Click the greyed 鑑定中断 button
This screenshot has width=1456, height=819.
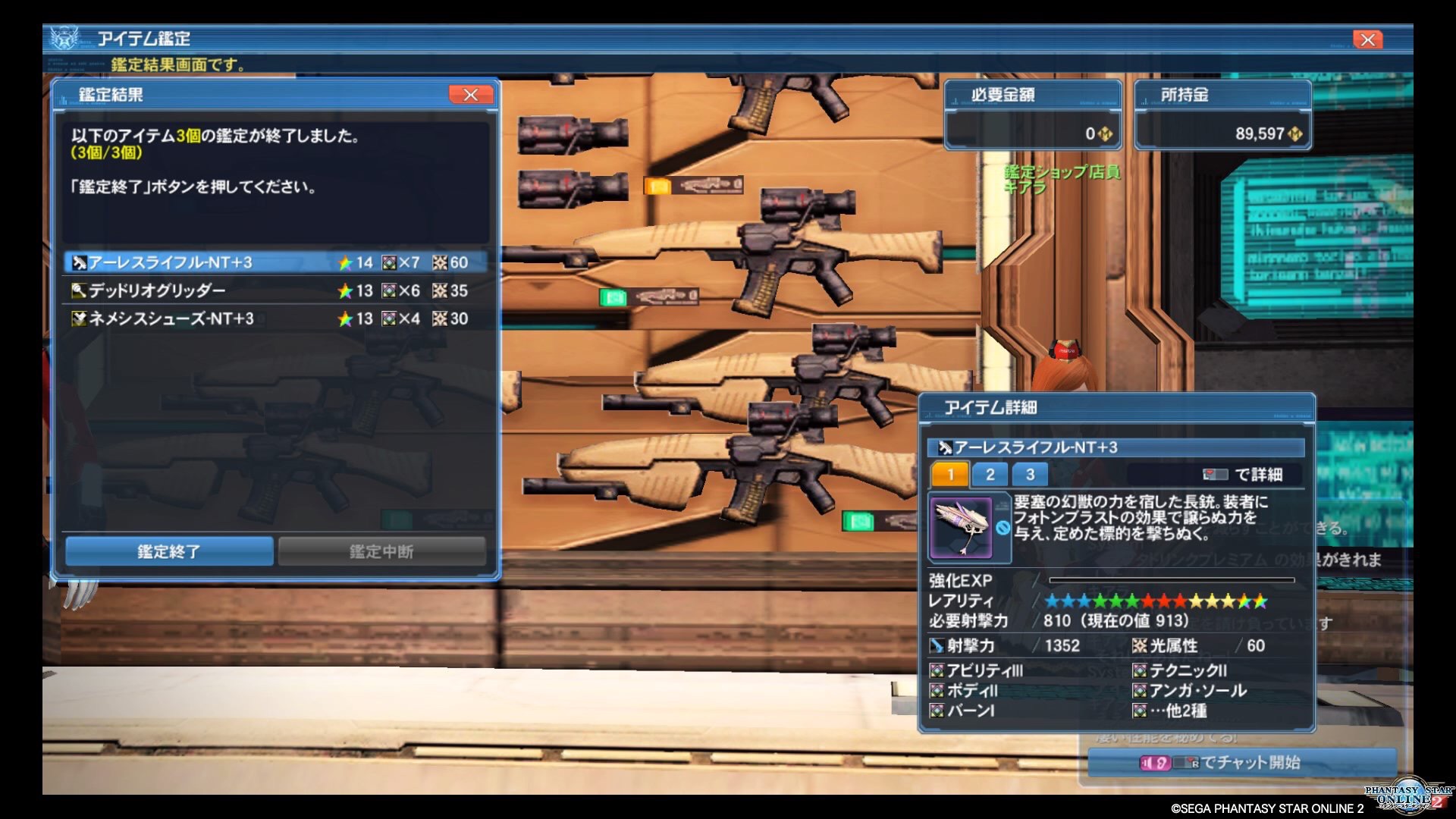pos(381,551)
